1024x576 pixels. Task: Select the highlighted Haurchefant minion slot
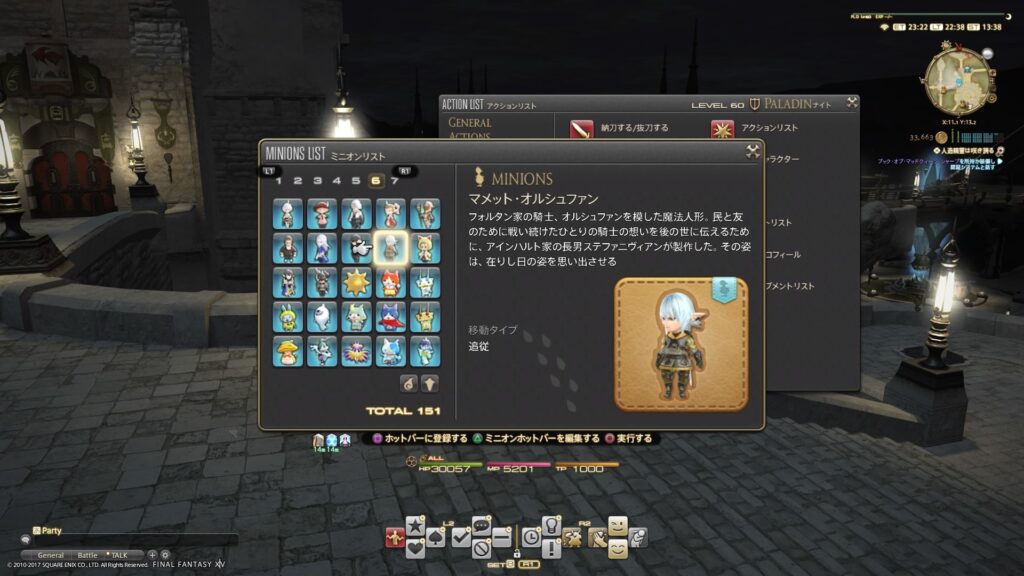(x=390, y=247)
